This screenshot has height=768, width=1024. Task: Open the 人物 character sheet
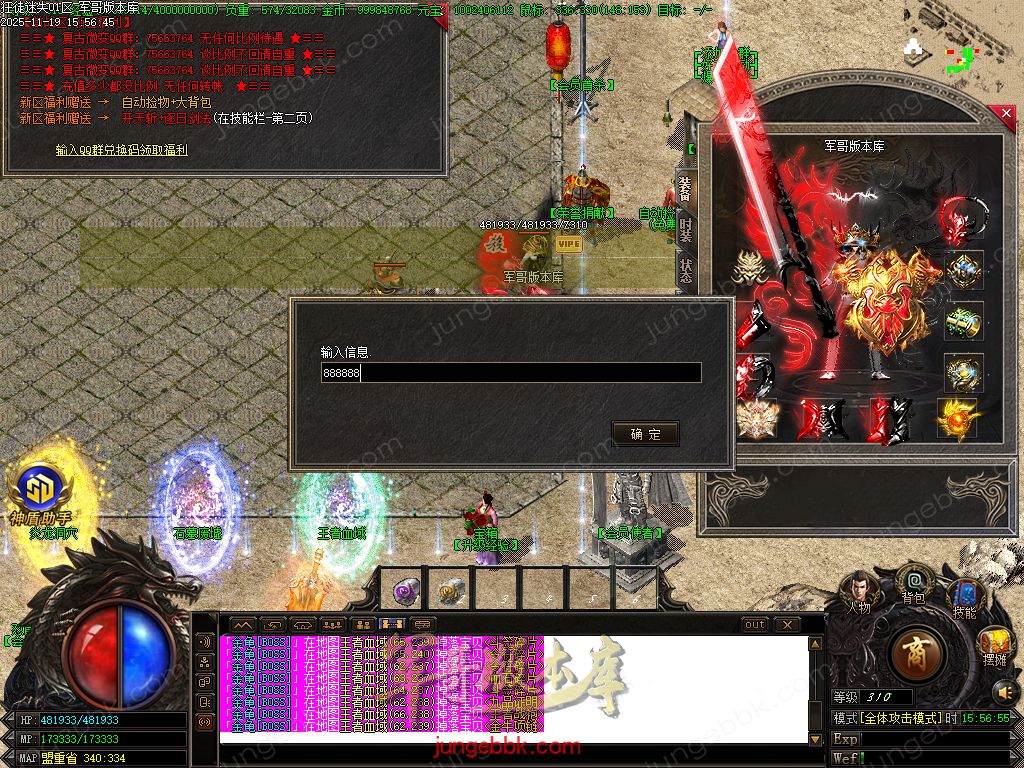point(858,590)
